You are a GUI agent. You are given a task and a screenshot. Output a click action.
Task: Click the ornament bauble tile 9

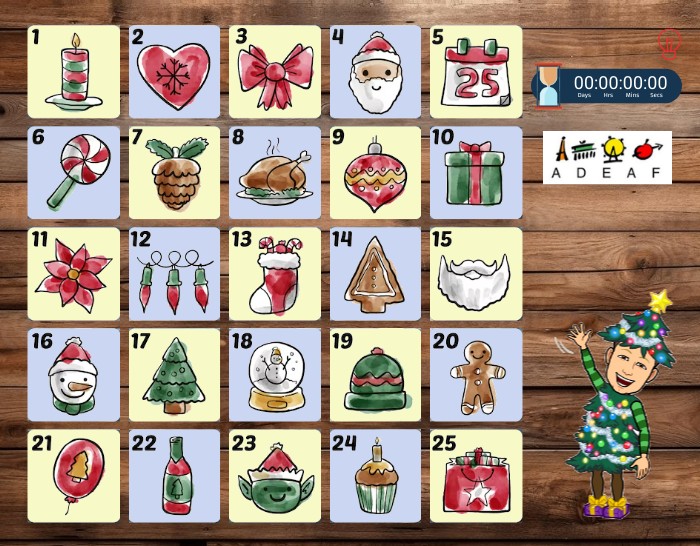tap(375, 173)
